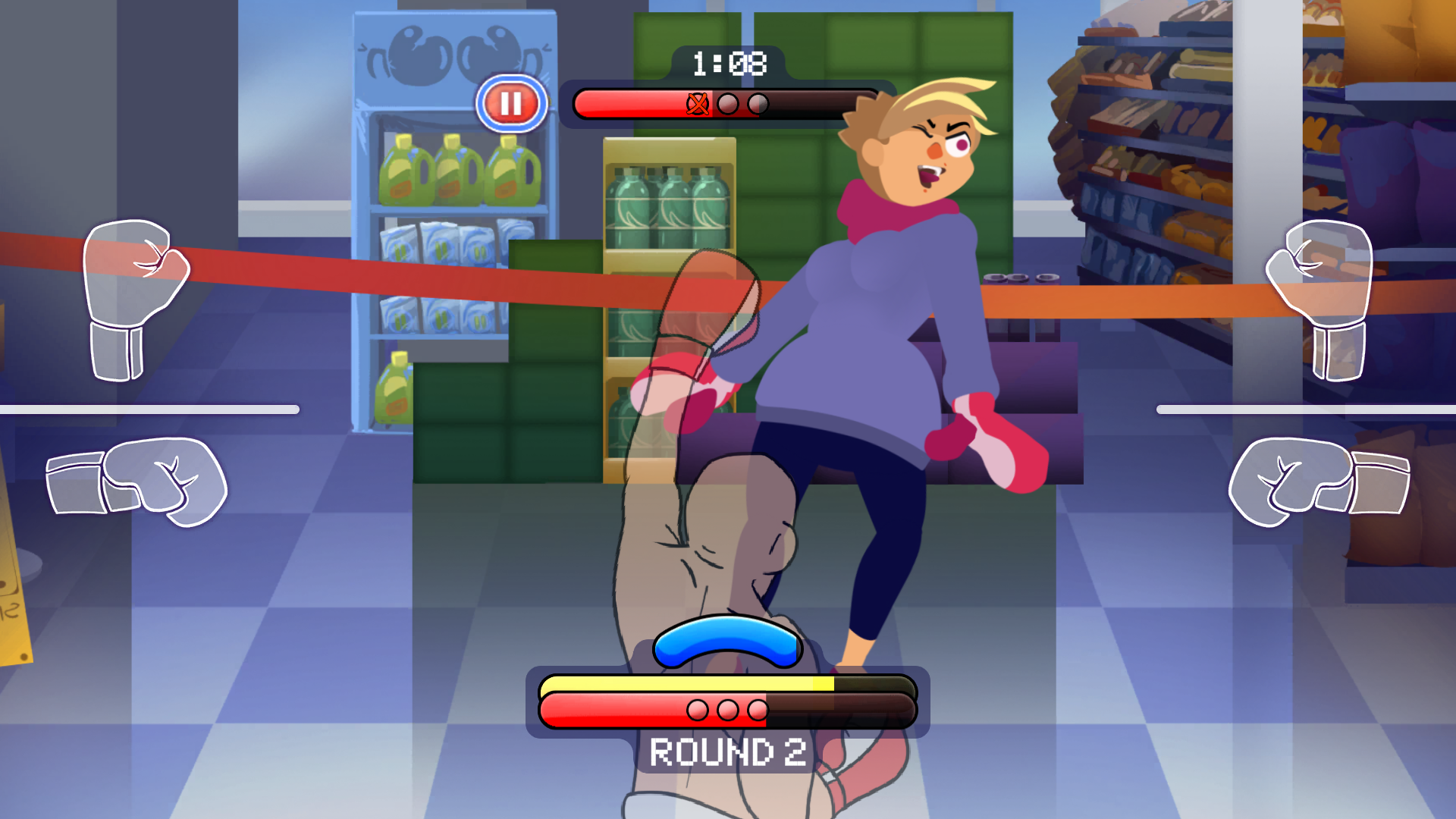Expand the match timer display
The image size is (1456, 819).
click(x=726, y=65)
